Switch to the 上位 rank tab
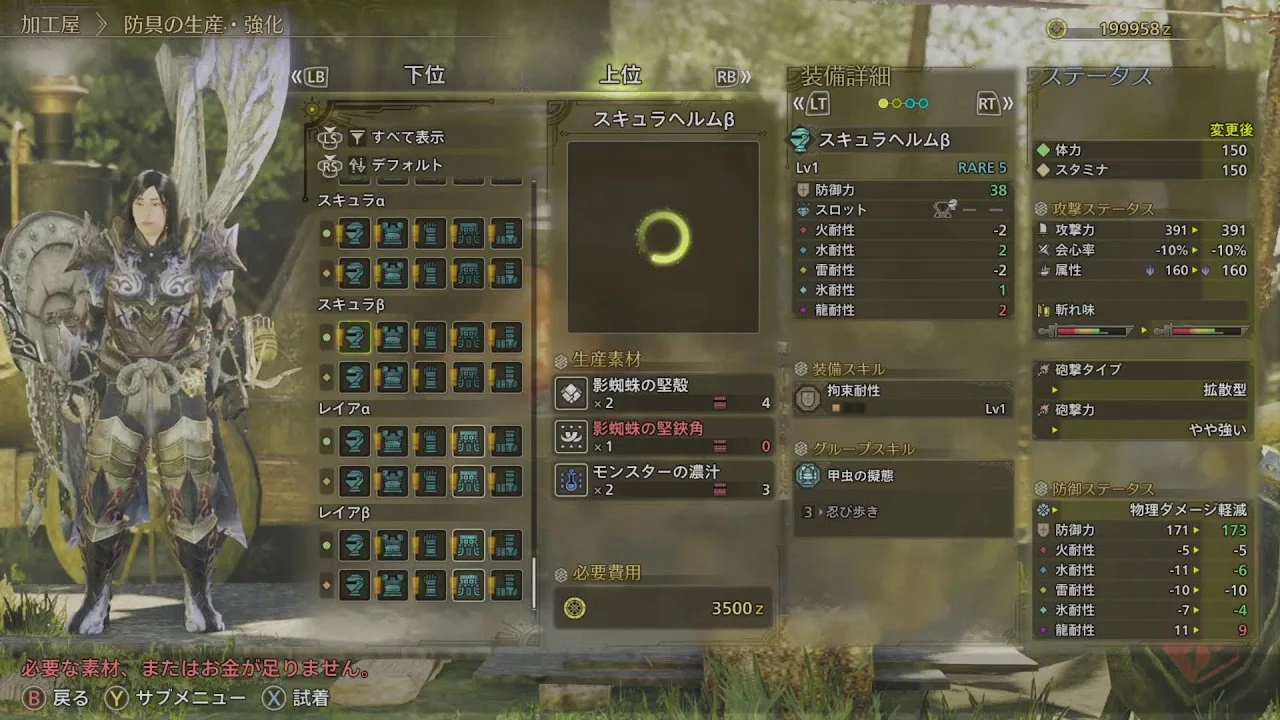 [620, 75]
